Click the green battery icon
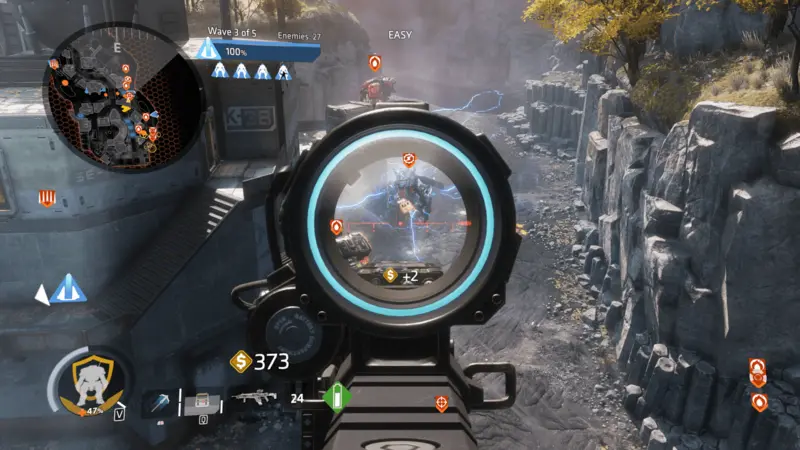800x450 pixels. [x=337, y=398]
